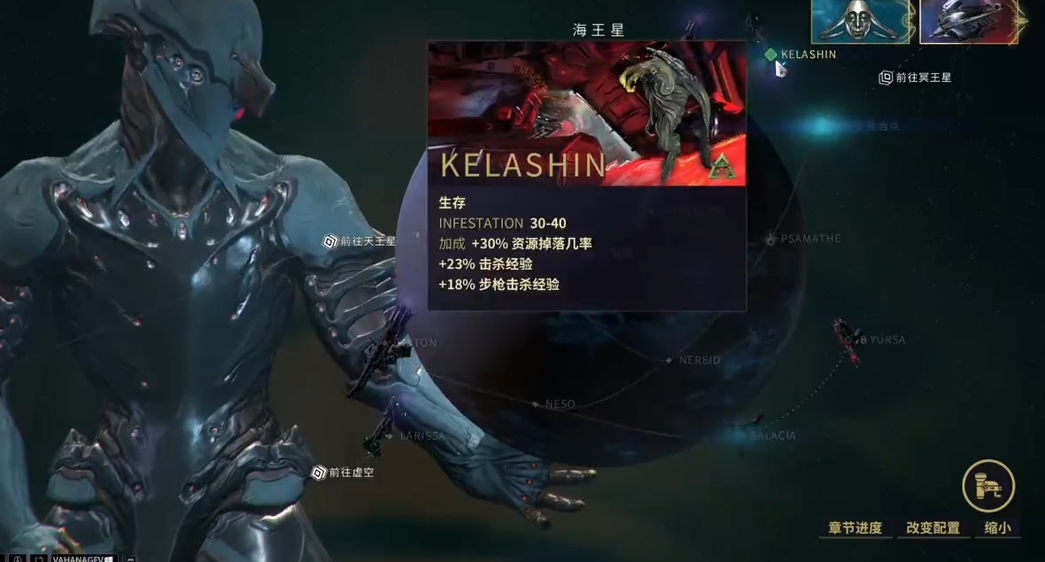Travel to Pluto via 前往冥王星
Image resolution: width=1045 pixels, height=562 pixels.
(915, 77)
